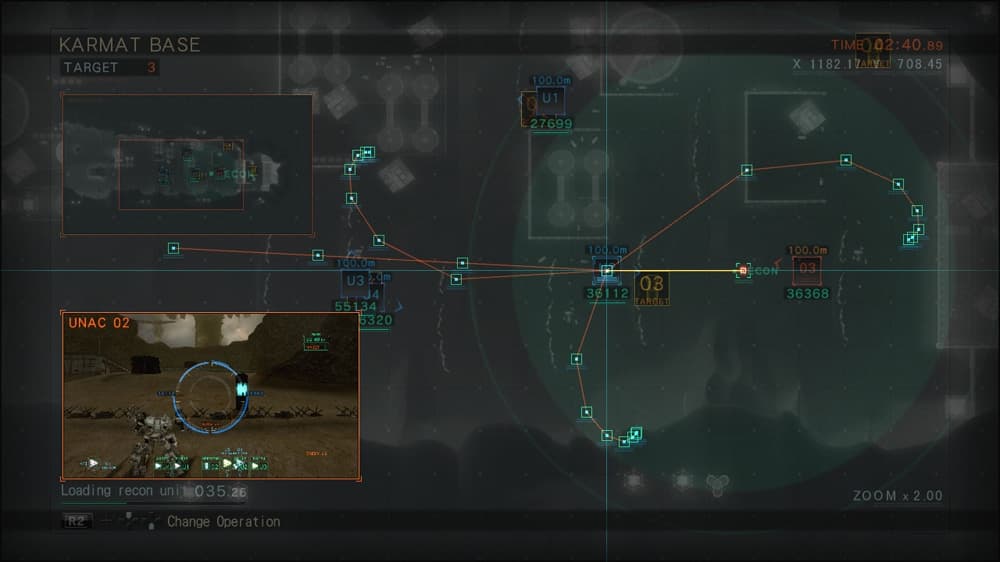Screen dimensions: 1000x562
Task: Click the RECON unit marker
Action: pos(743,271)
